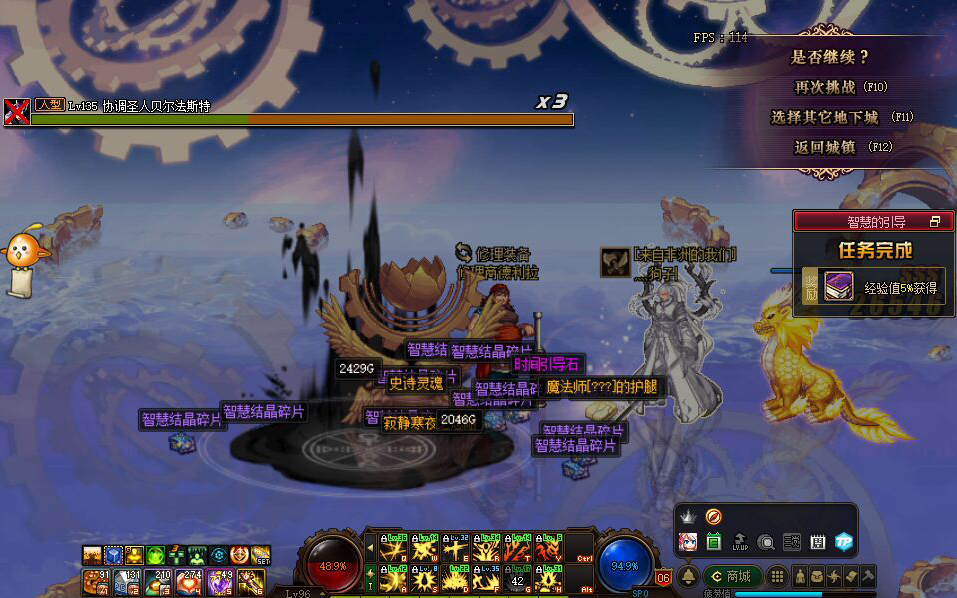Image resolution: width=957 pixels, height=598 pixels.
Task: Click the hammer icon in bottom menu
Action: coord(867,576)
